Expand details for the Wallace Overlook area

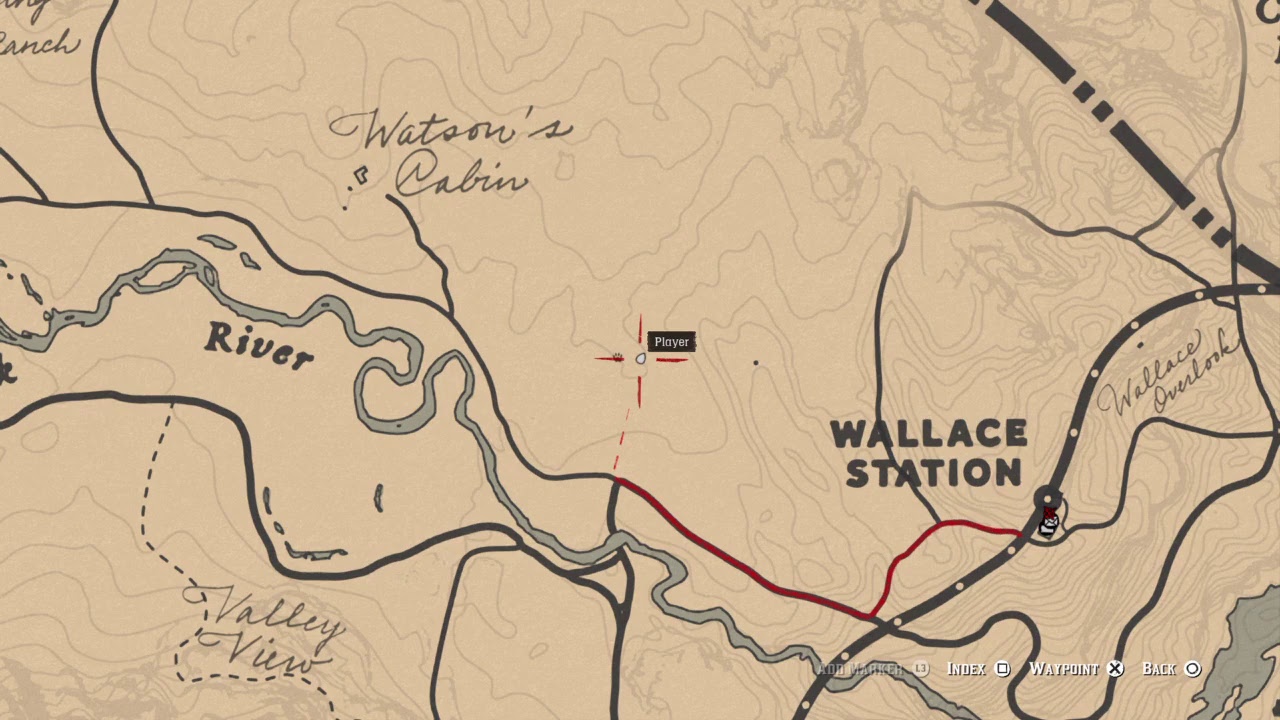click(1160, 375)
